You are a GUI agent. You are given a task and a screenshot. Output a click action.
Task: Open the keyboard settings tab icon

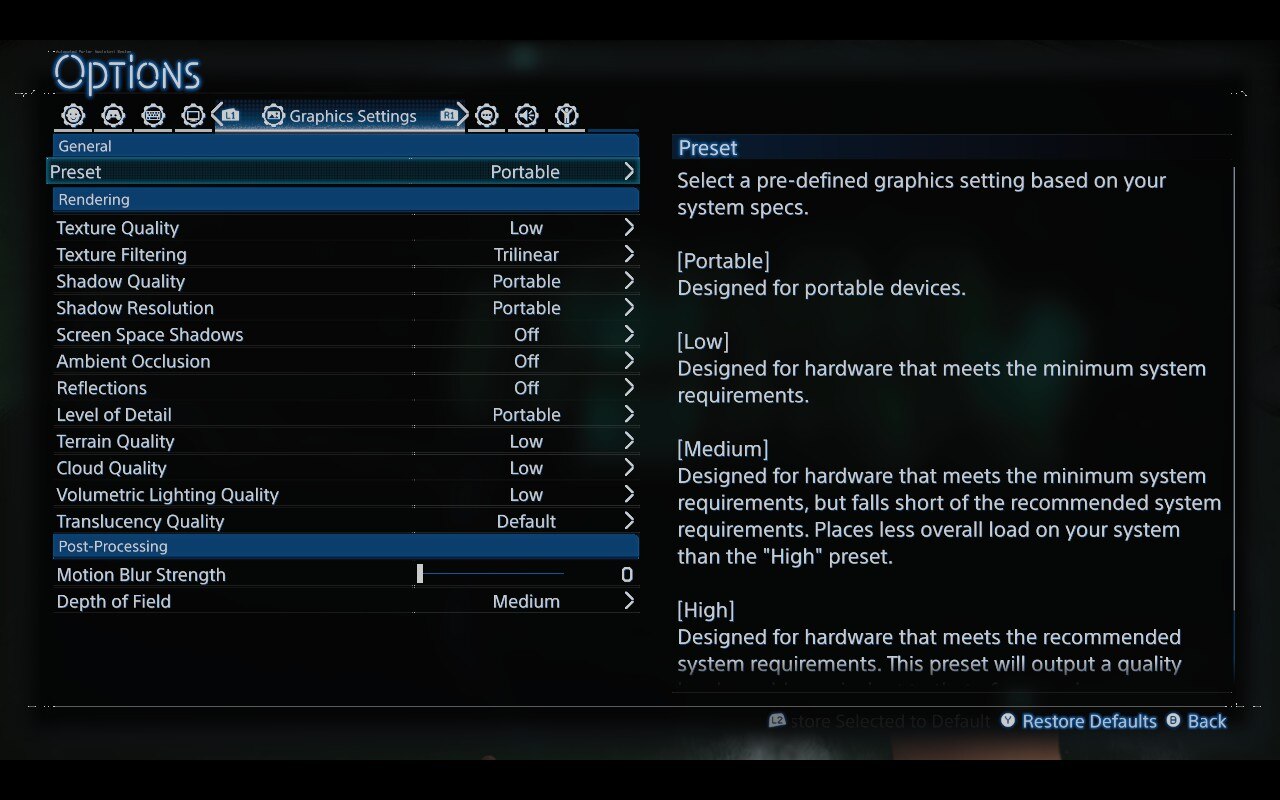(x=153, y=115)
